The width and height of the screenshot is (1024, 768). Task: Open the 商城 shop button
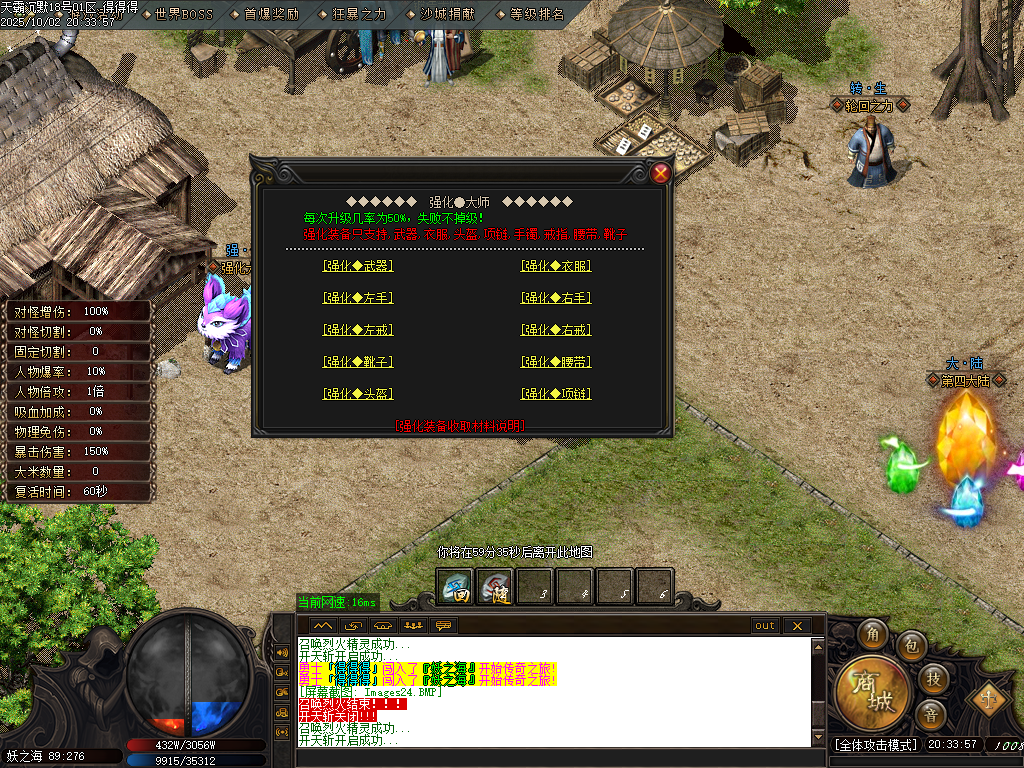pyautogui.click(x=872, y=692)
